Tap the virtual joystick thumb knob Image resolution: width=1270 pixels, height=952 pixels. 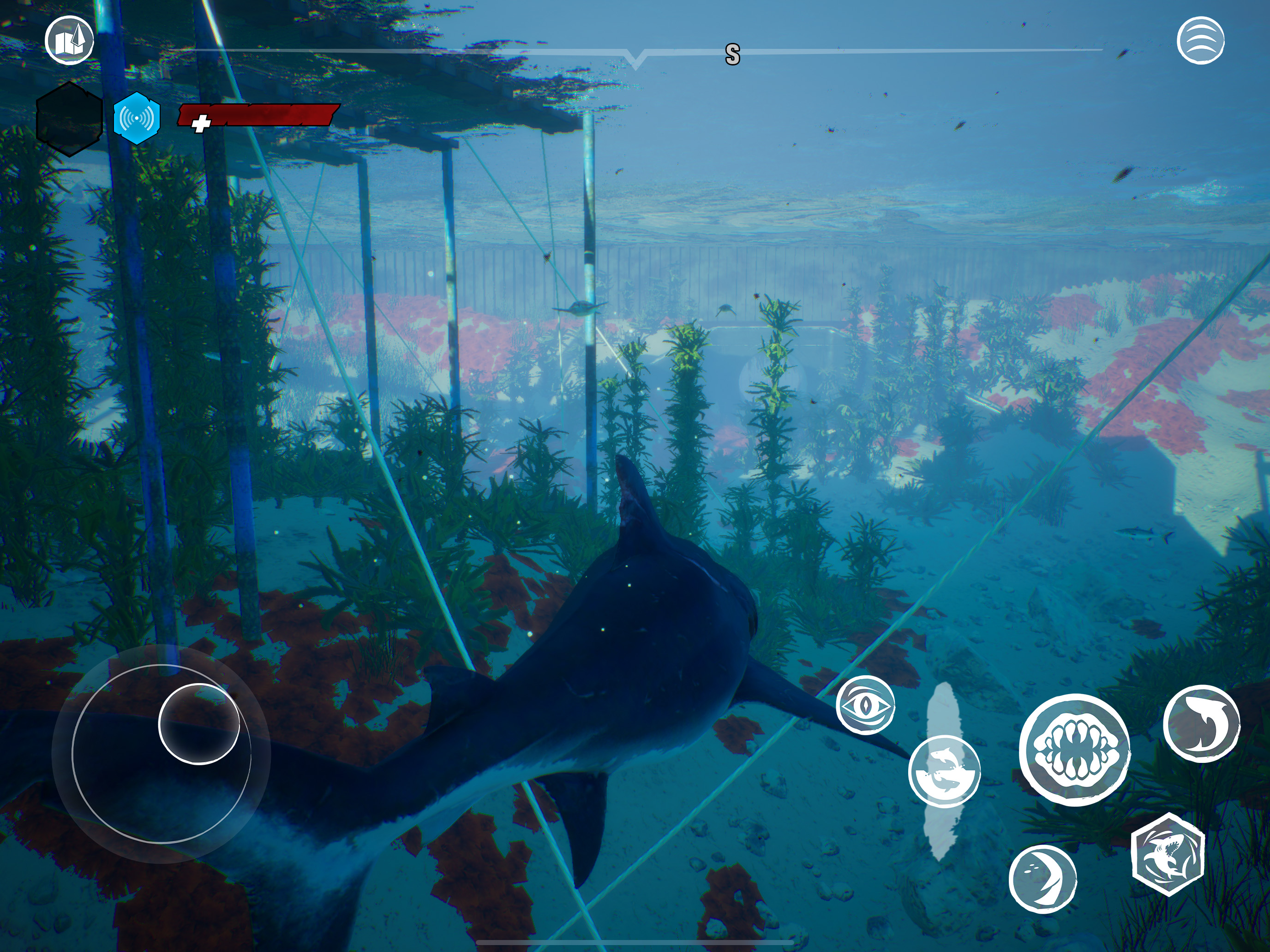(198, 724)
